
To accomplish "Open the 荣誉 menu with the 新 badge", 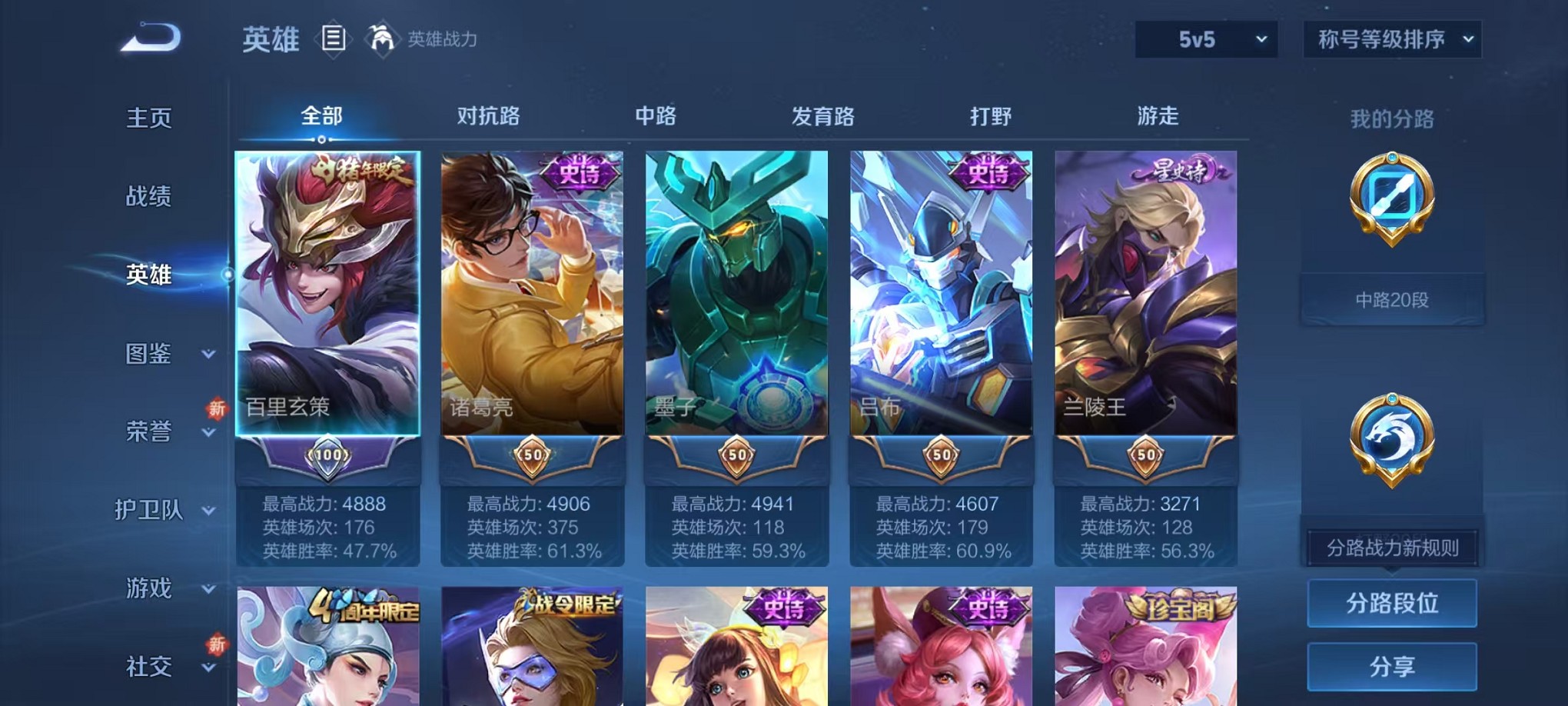I will pos(151,432).
